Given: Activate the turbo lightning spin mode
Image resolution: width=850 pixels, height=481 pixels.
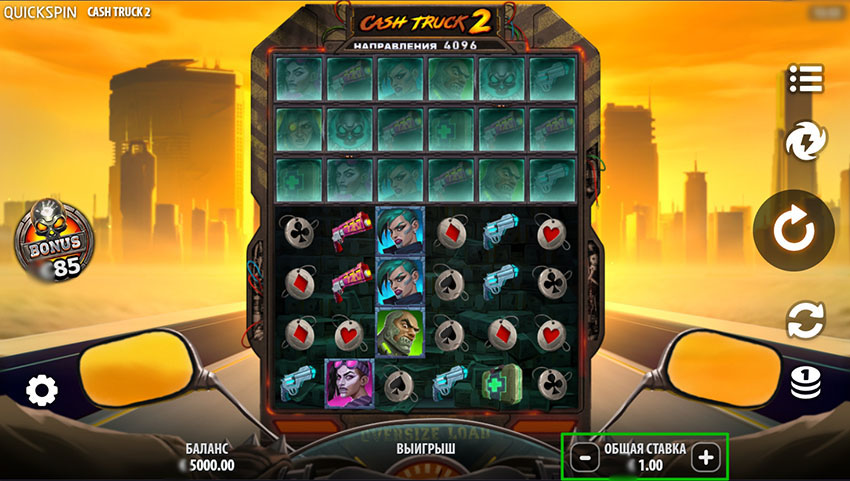Looking at the screenshot, I should coord(804,142).
